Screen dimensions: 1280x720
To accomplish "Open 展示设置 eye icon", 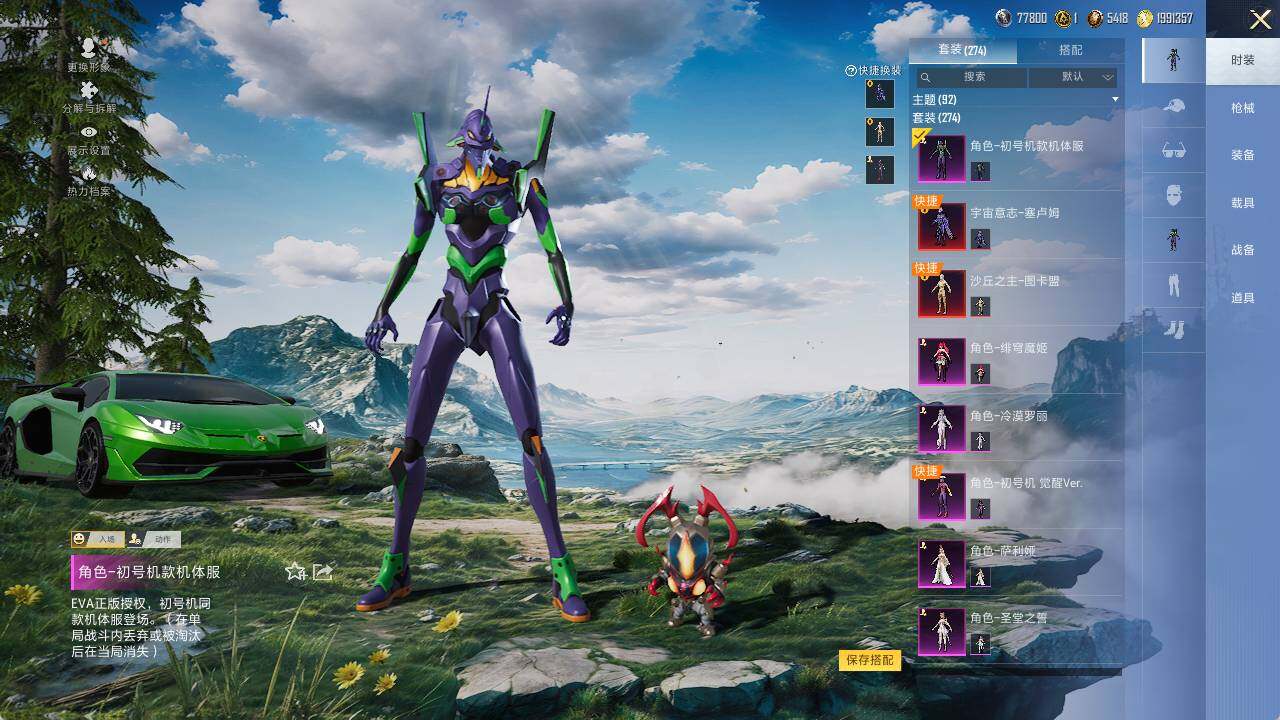I will coord(89,138).
